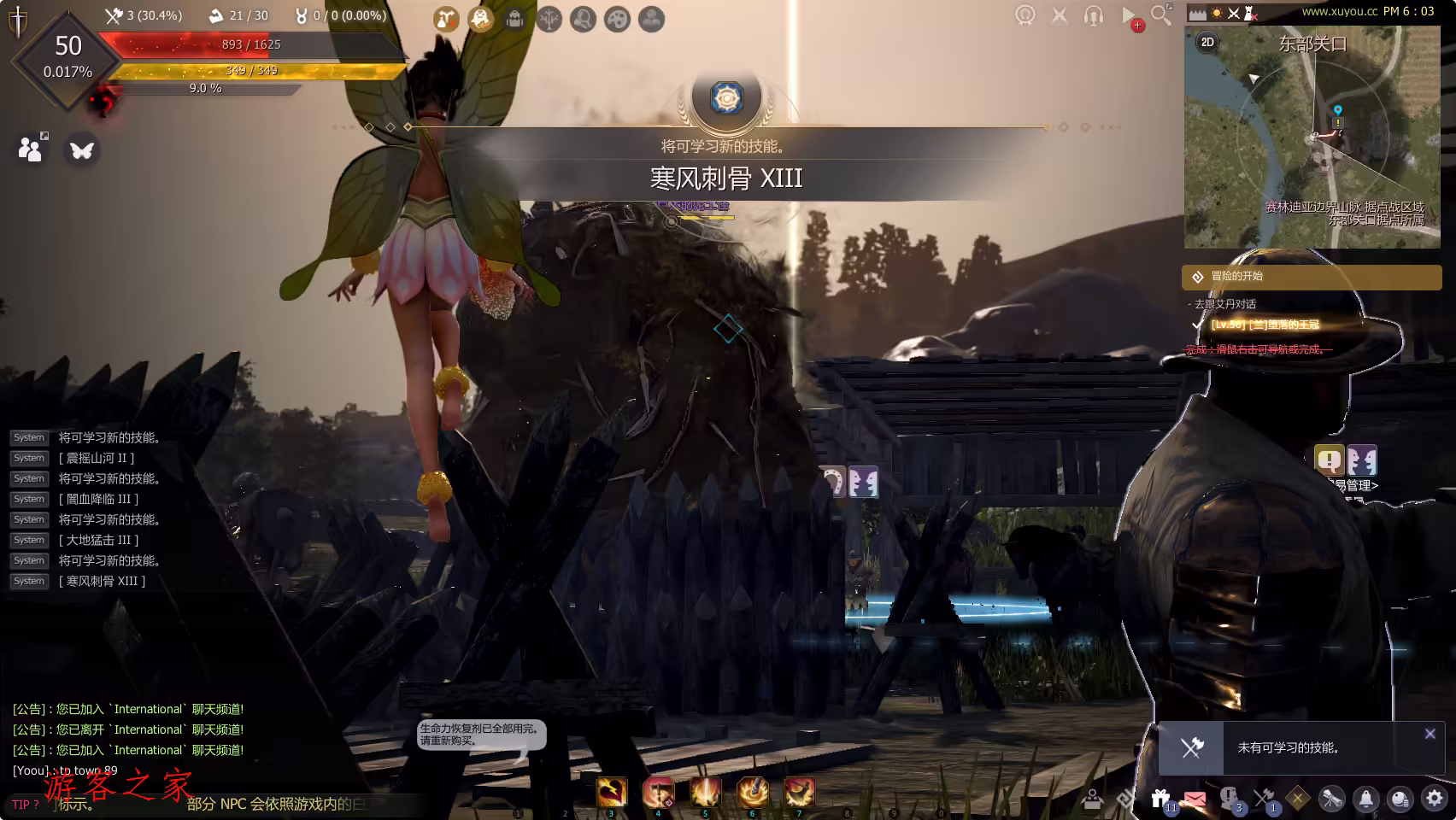Select the quest header with diamond icon
The height and width of the screenshot is (820, 1456).
1311,277
